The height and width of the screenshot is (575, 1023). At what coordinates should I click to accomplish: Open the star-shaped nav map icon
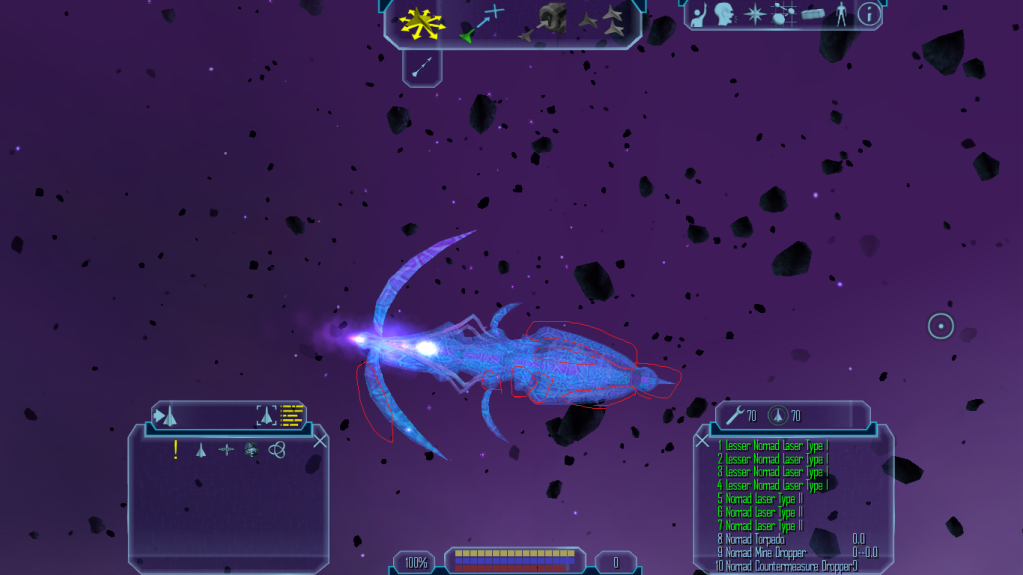click(755, 15)
